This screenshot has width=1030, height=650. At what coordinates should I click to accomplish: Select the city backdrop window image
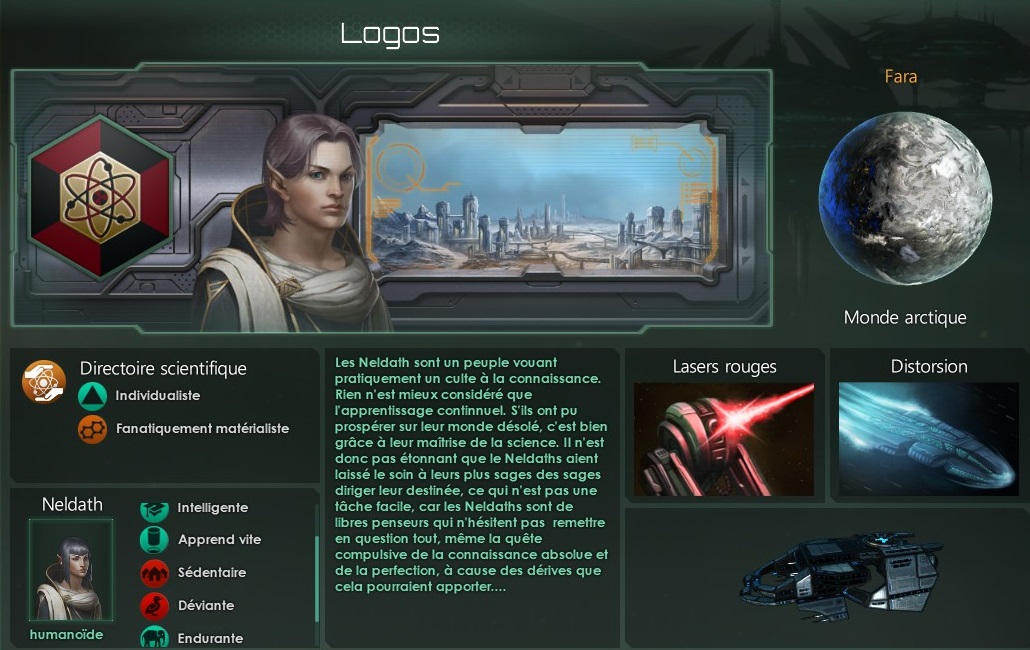(543, 204)
